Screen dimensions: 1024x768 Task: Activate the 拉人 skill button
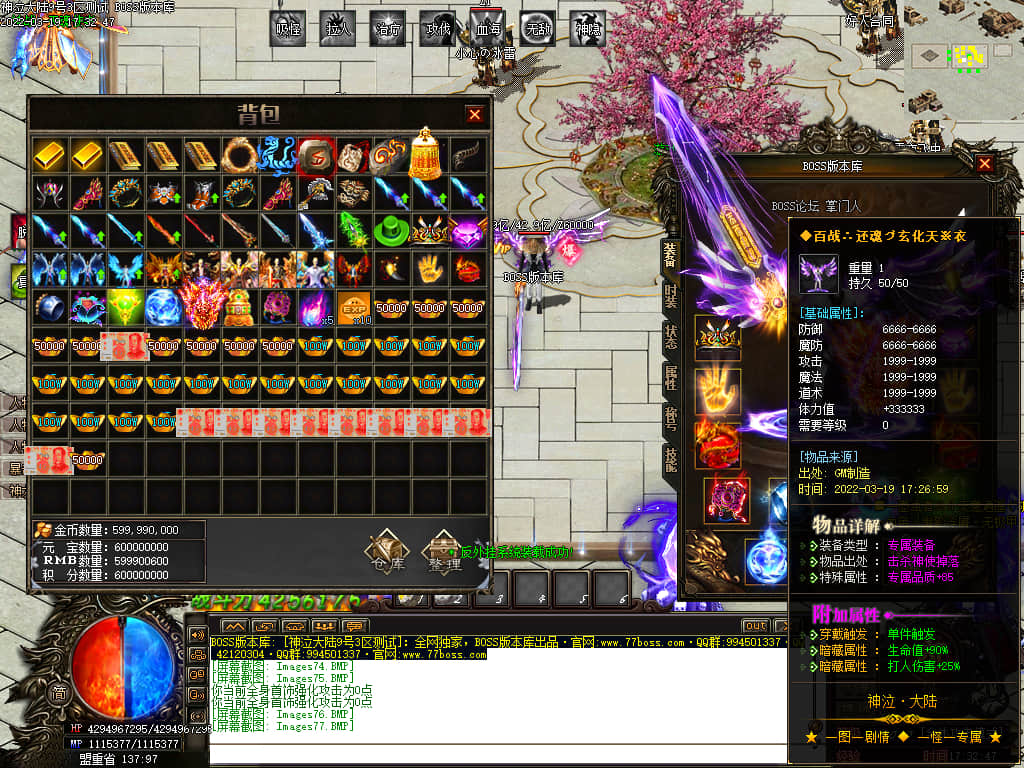click(x=339, y=30)
